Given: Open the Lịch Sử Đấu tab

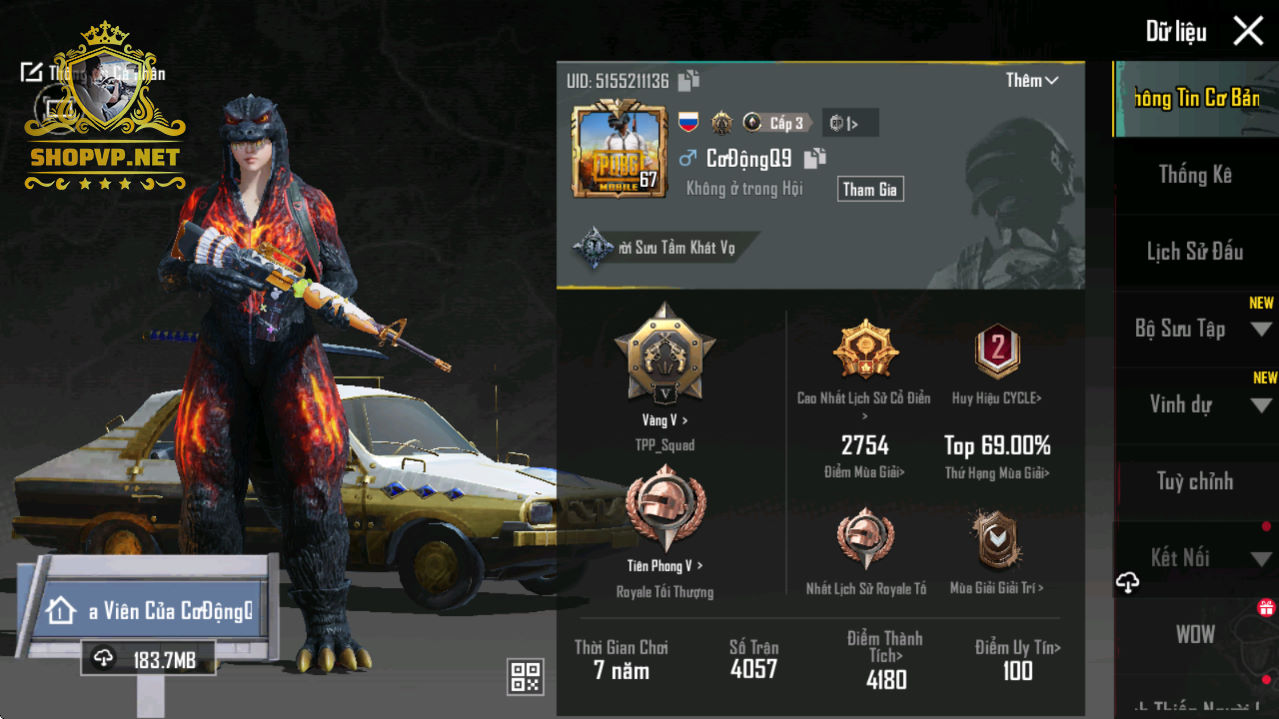Looking at the screenshot, I should pos(1195,252).
